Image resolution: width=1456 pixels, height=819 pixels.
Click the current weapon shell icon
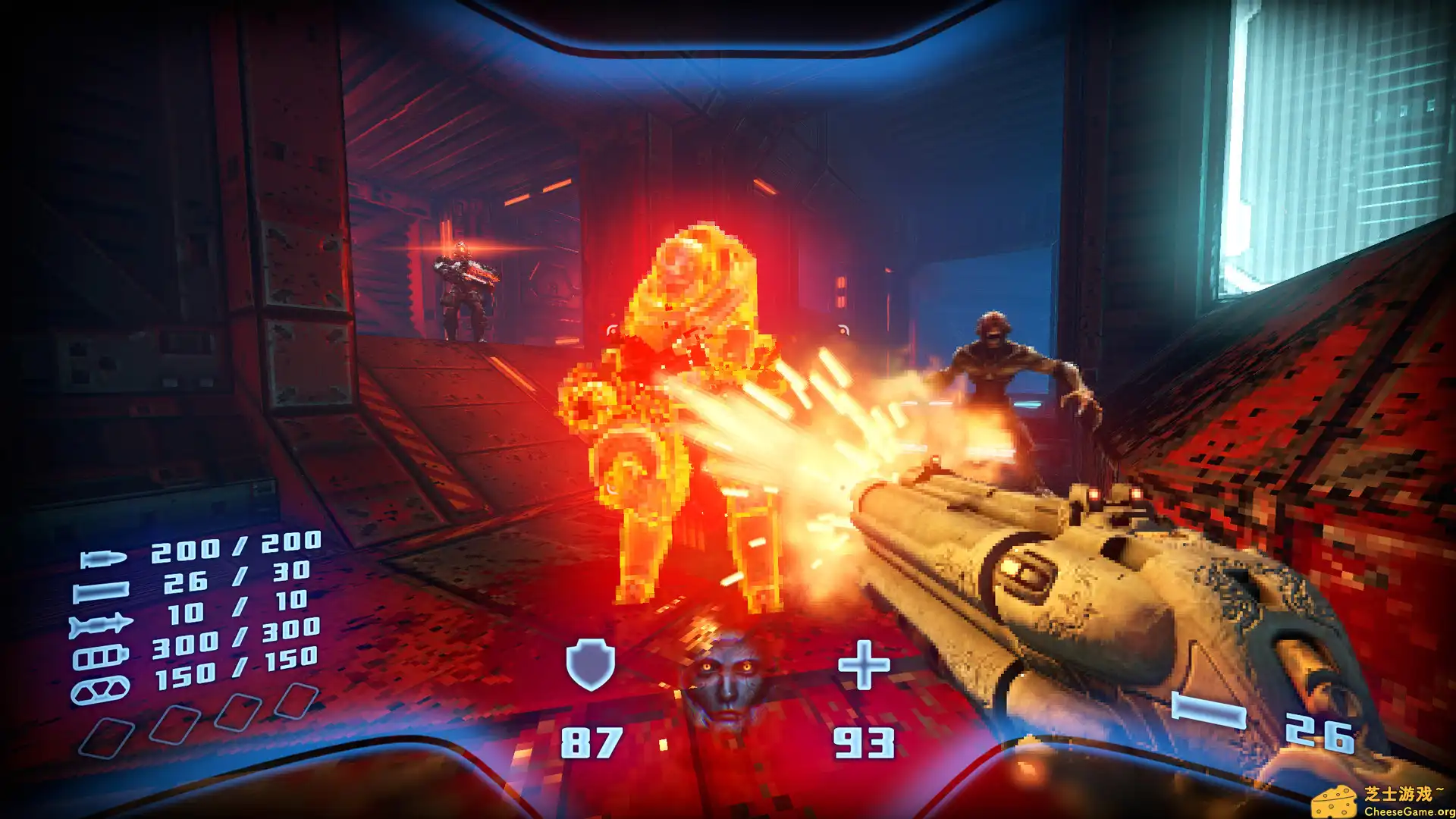tap(1209, 711)
